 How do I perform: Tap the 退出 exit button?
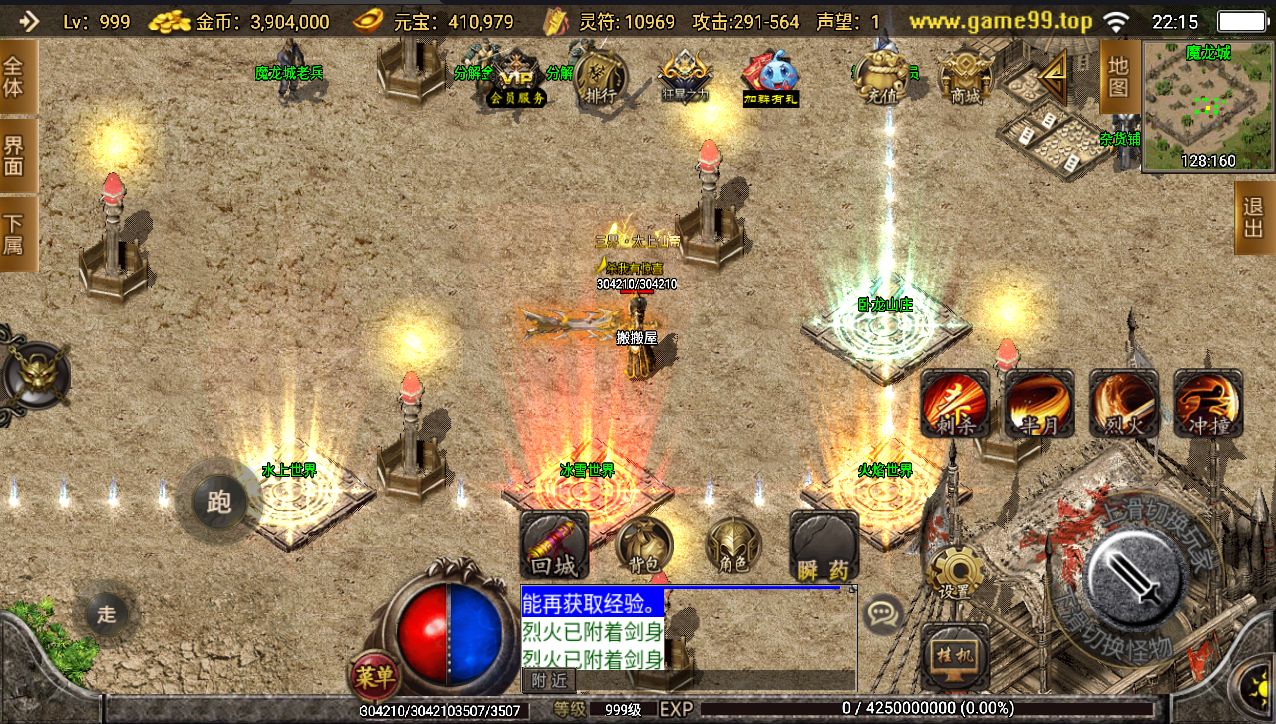coord(1254,217)
